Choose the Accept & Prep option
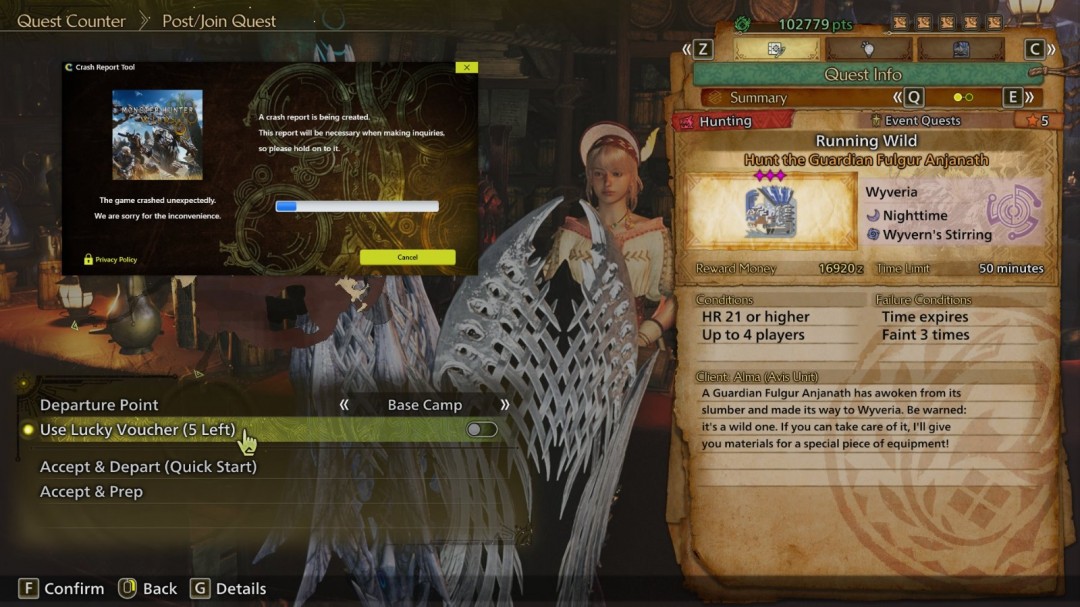This screenshot has width=1080, height=607. [91, 492]
